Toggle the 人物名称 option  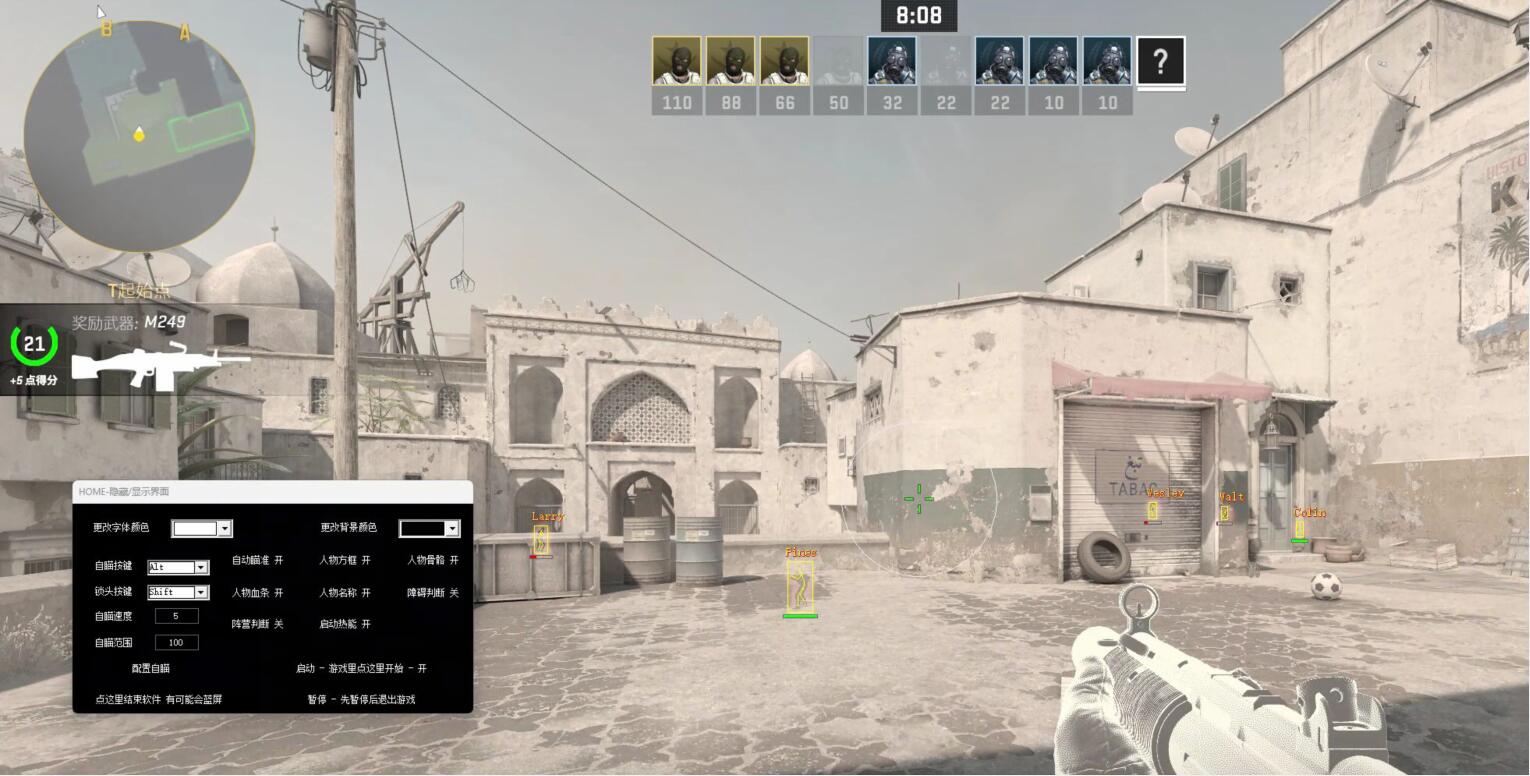point(344,593)
